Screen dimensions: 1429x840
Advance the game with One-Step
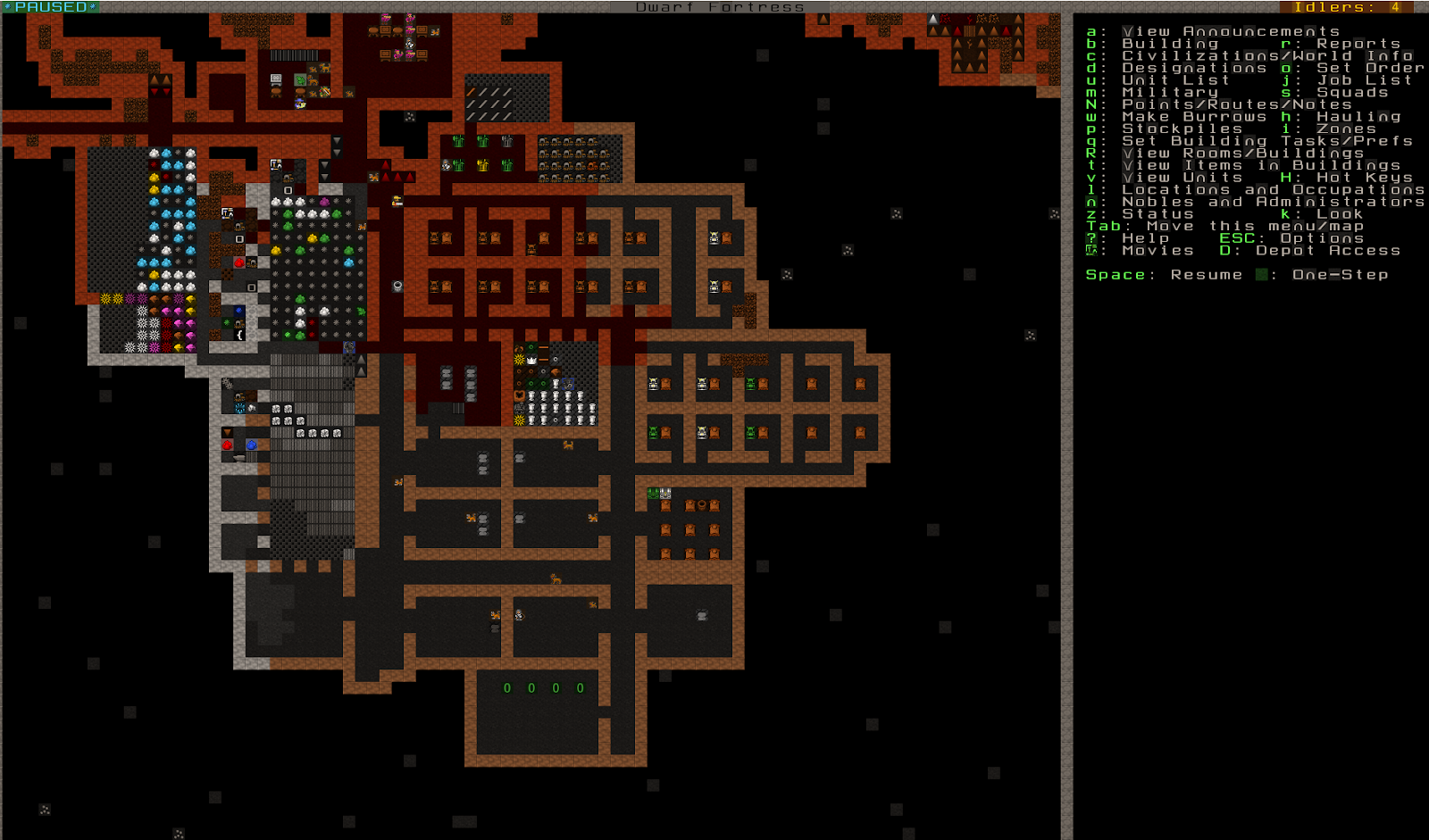click(1340, 275)
